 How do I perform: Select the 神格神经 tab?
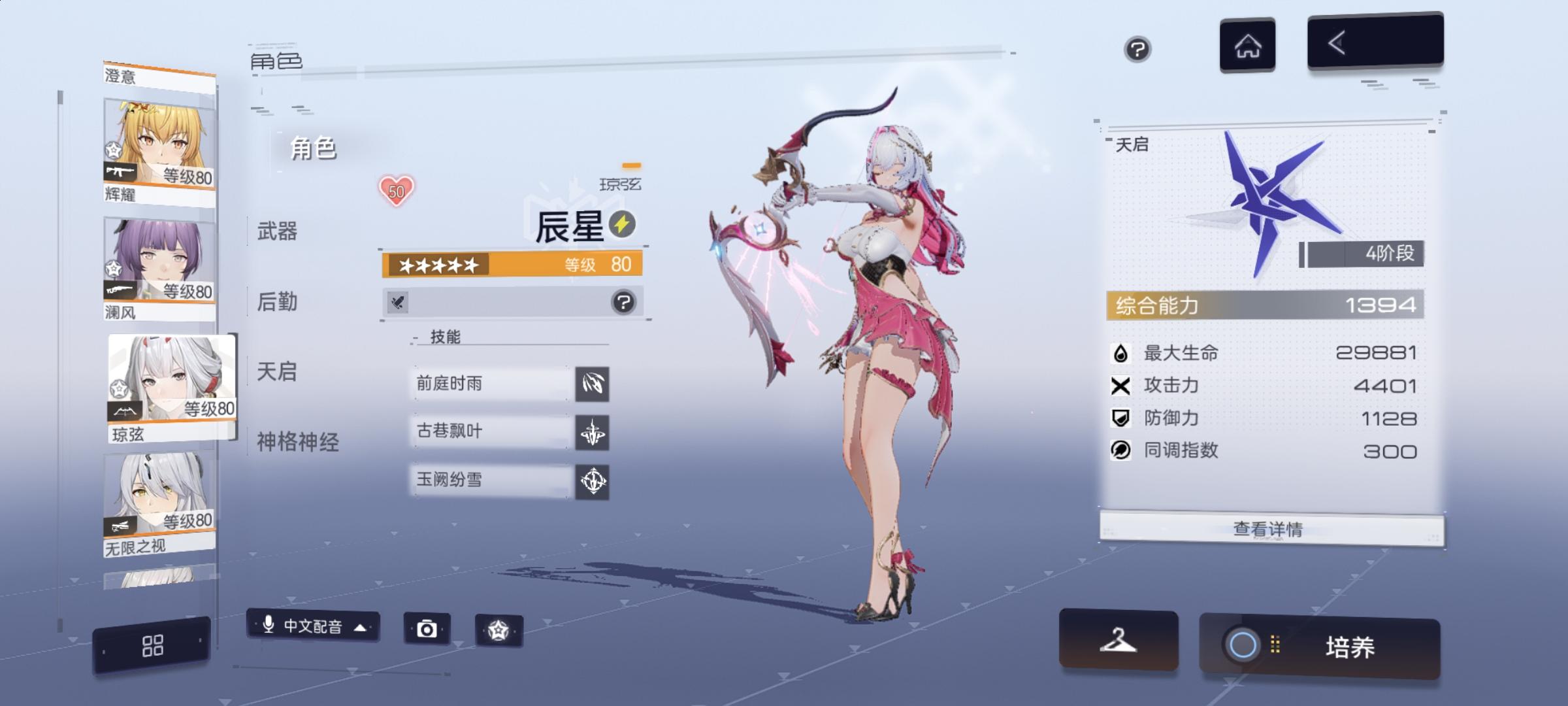(x=297, y=441)
